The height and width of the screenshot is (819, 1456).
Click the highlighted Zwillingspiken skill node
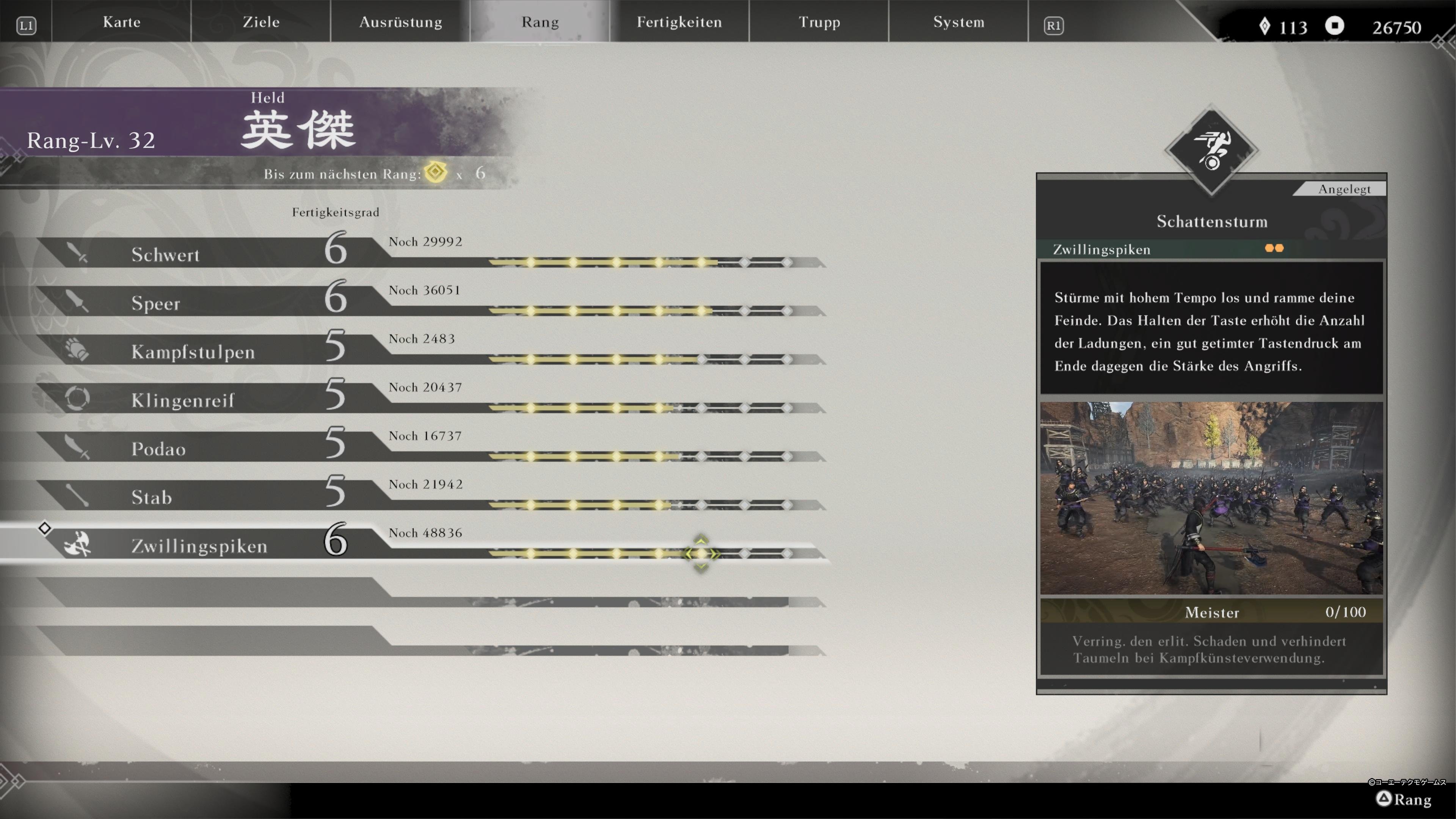[701, 554]
